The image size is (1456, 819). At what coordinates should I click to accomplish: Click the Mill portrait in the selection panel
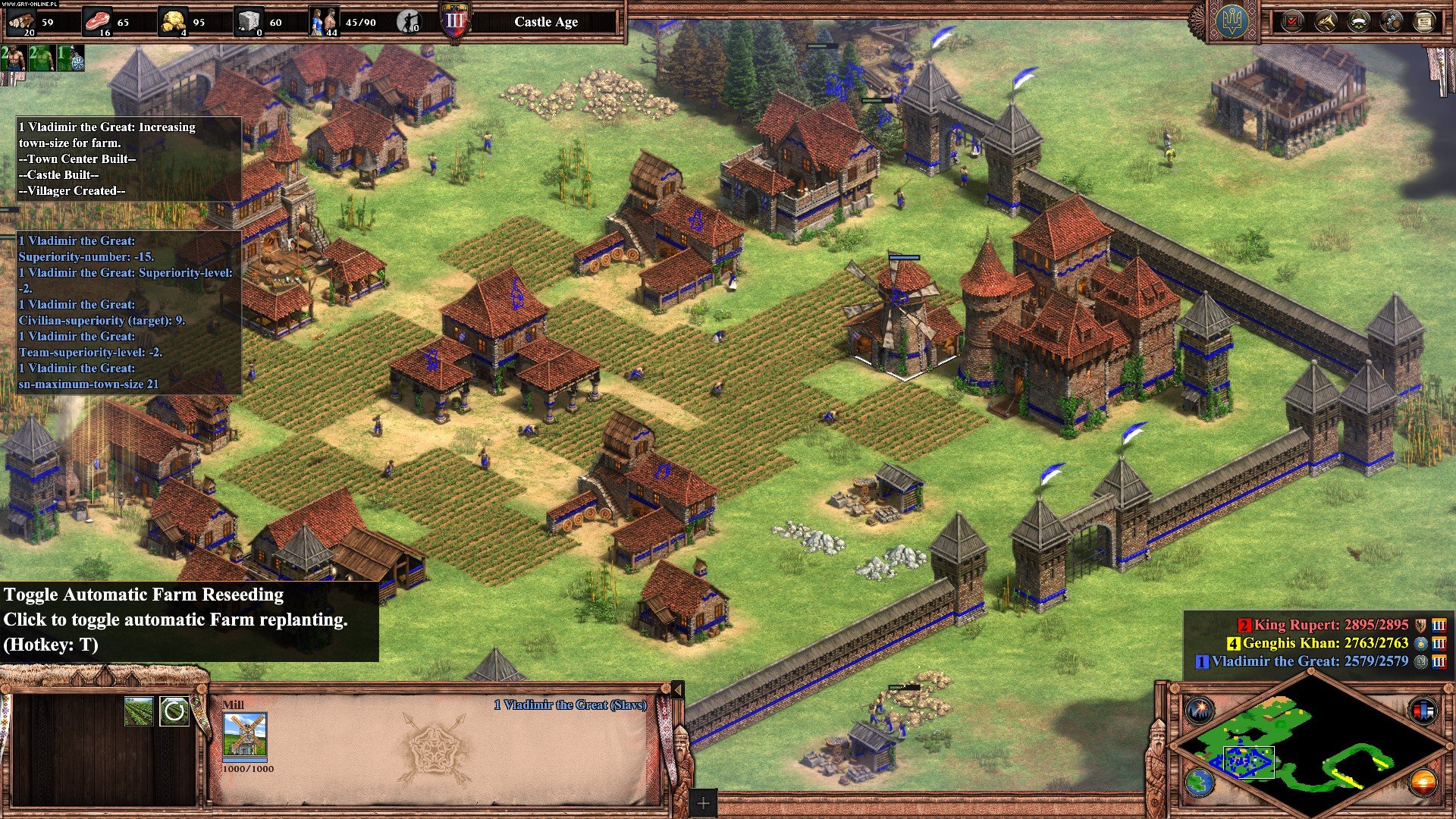(x=245, y=735)
